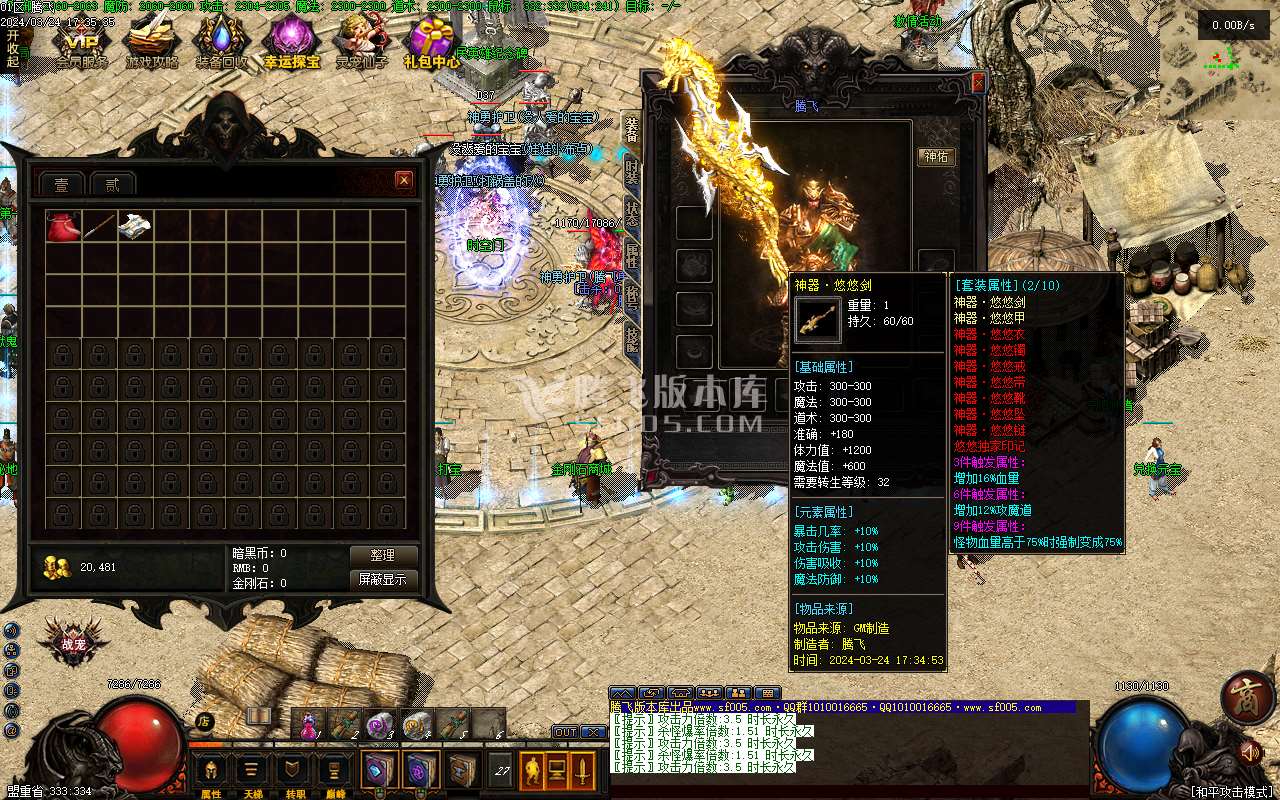Click the 战宠 battle pet emblem
Screen dimensions: 1280x800
coord(73,645)
